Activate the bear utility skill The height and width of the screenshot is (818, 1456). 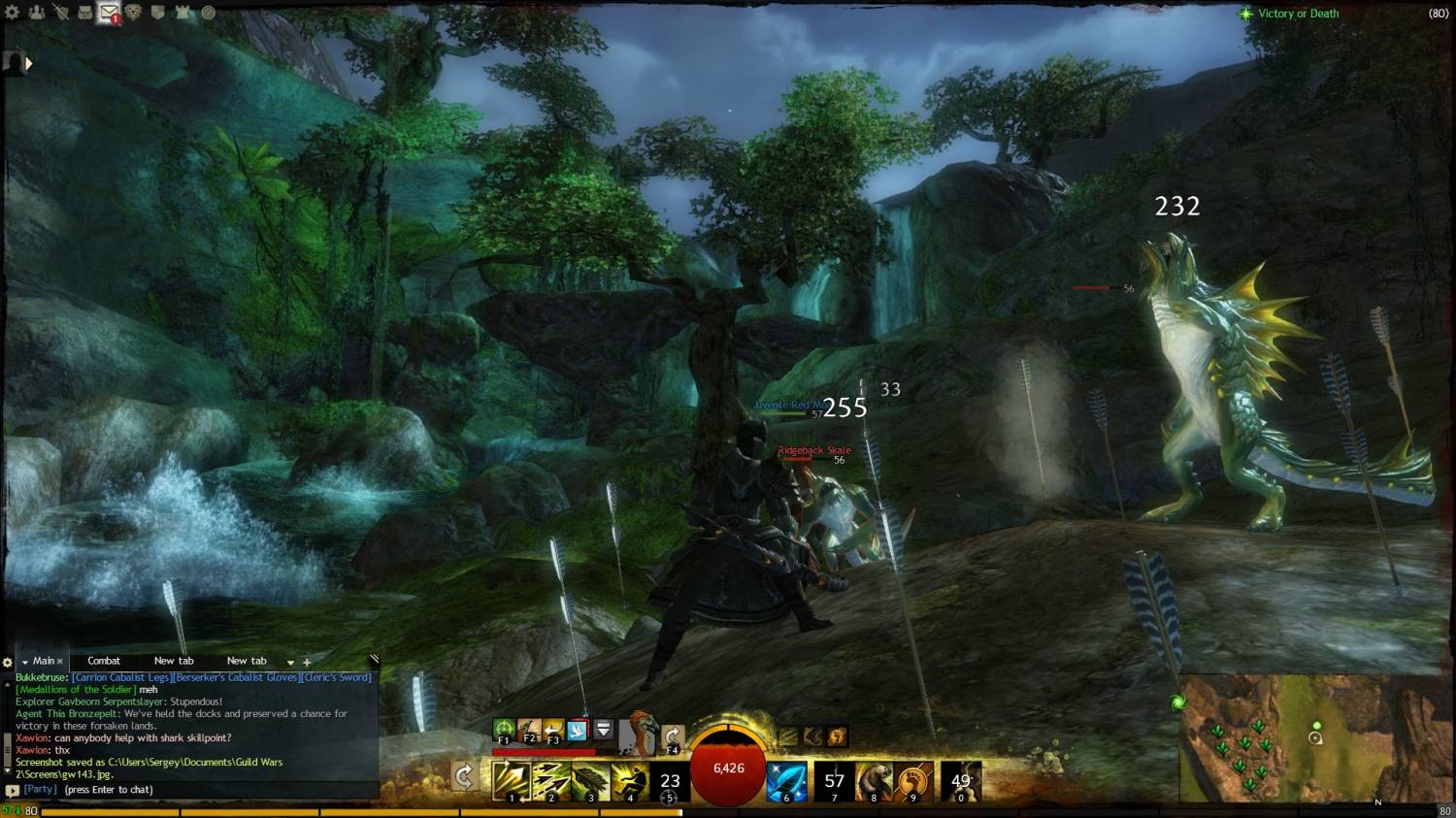point(874,781)
